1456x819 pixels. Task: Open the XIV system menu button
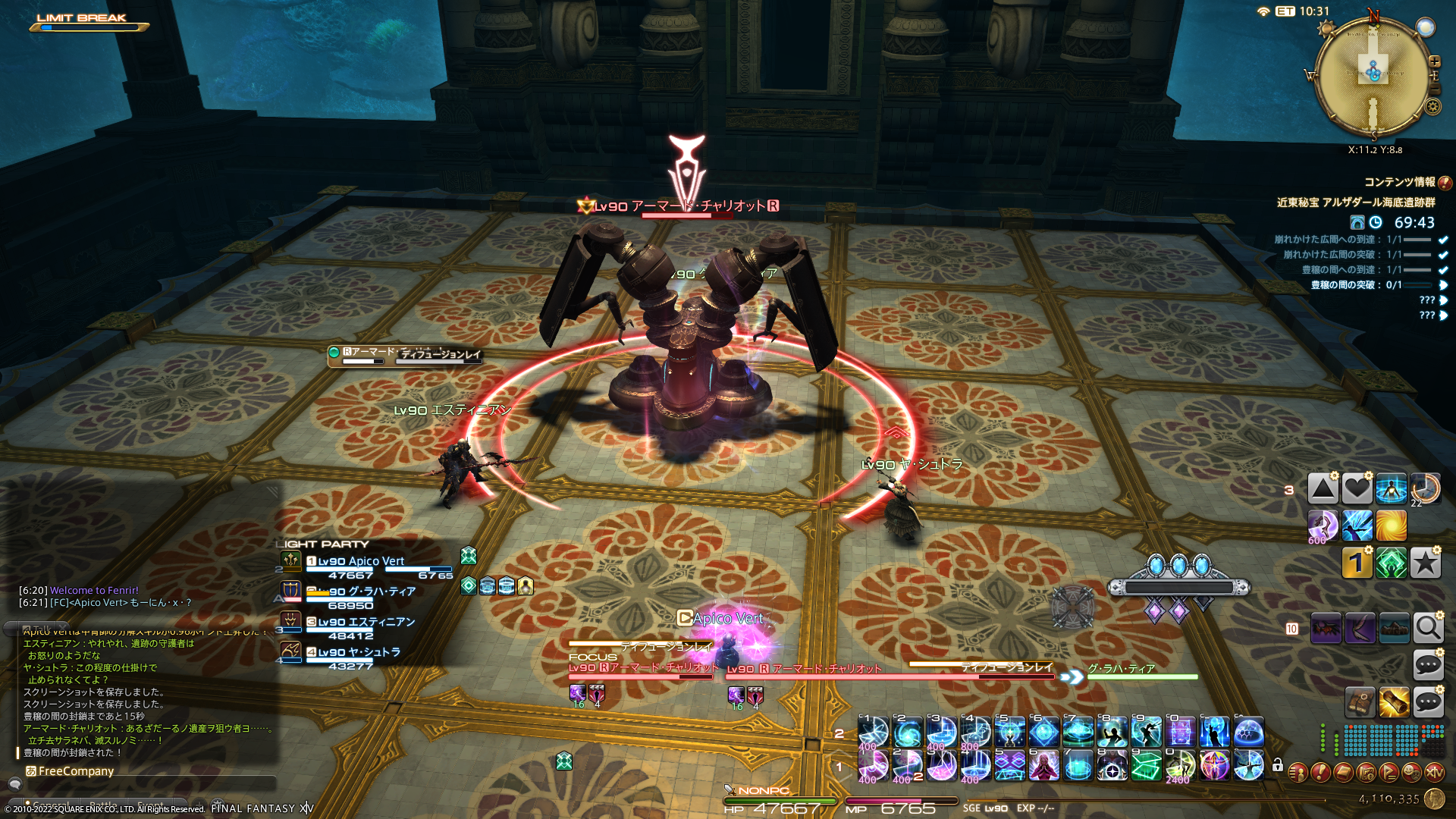click(1434, 773)
